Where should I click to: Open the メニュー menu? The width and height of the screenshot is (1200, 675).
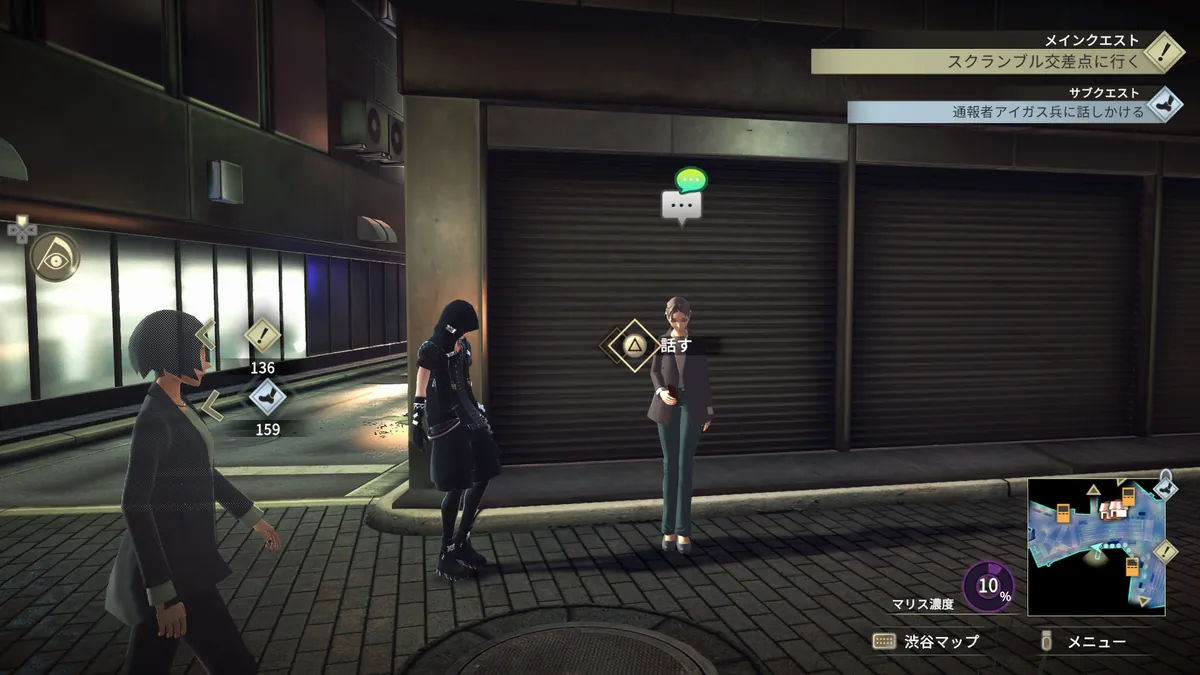[x=1084, y=641]
